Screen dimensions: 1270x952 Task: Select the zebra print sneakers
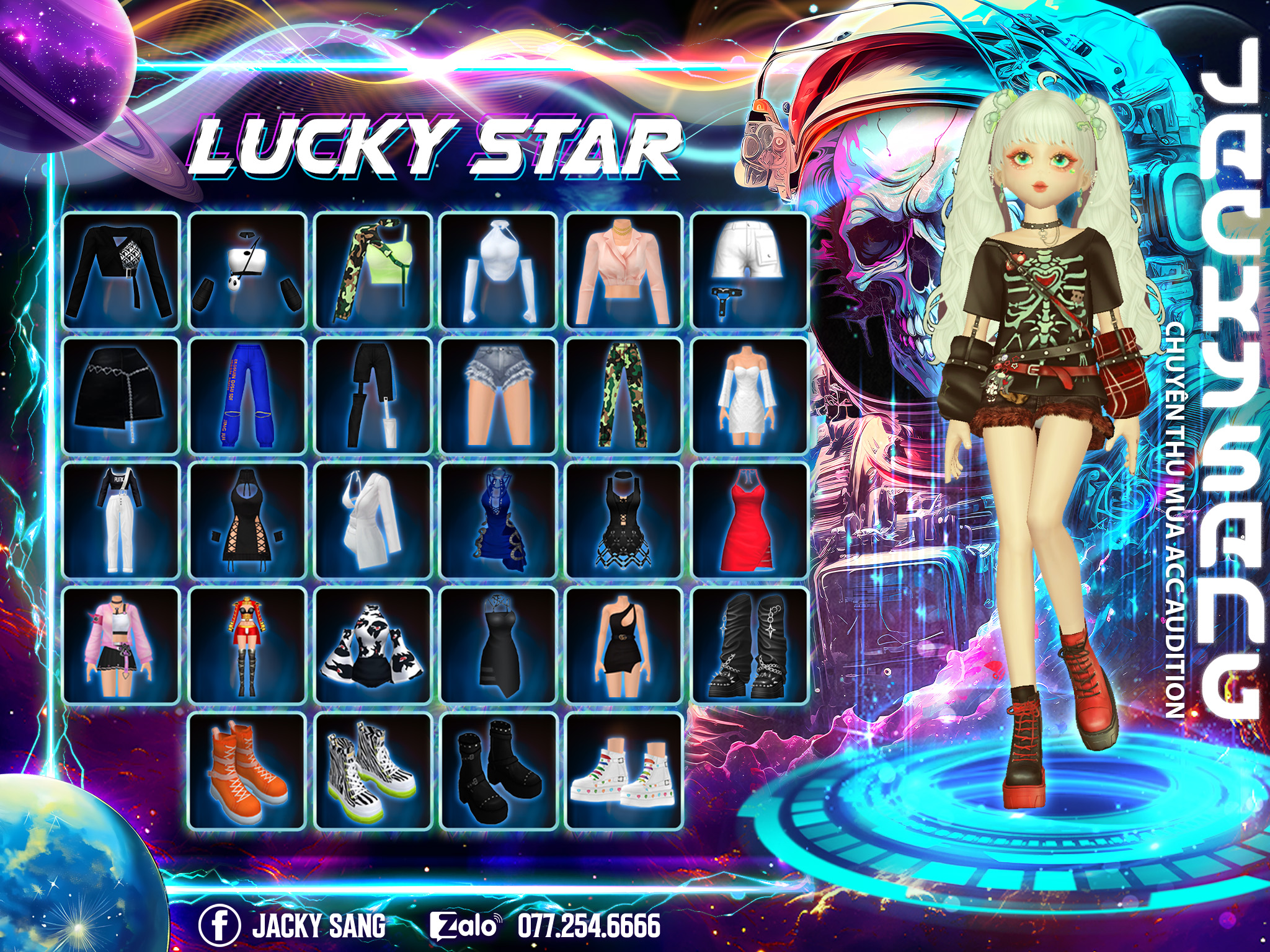pos(373,770)
